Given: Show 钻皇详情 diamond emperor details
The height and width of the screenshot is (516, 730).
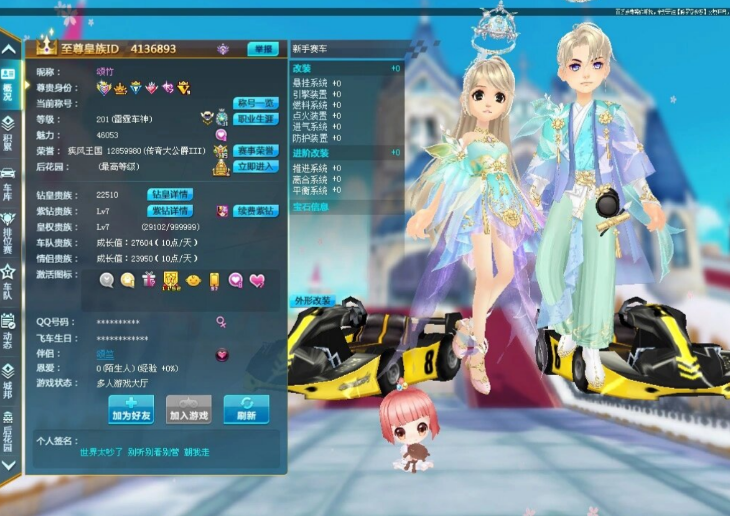Looking at the screenshot, I should (x=170, y=194).
